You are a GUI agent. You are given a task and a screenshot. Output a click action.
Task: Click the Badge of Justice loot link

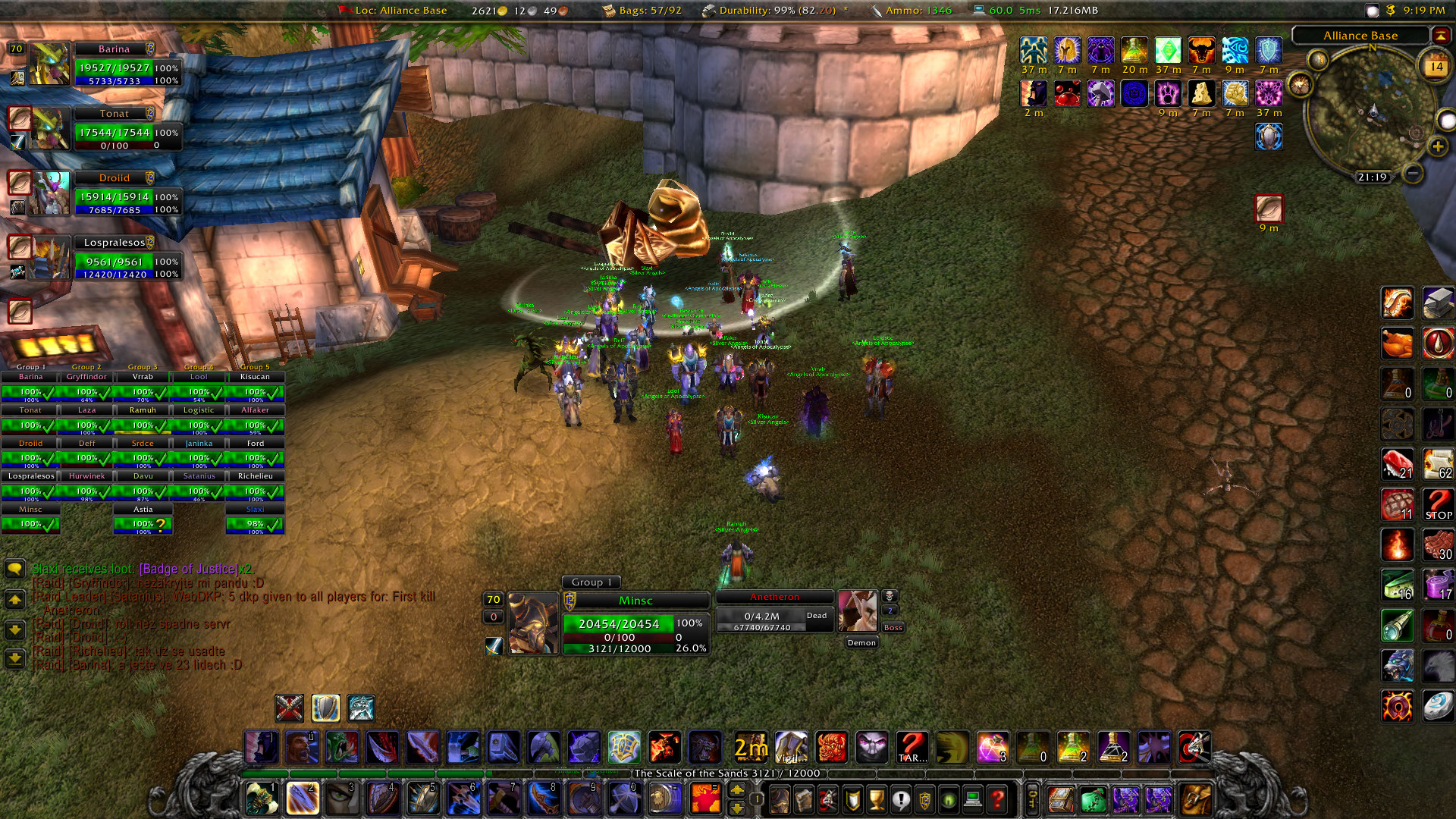[x=188, y=569]
